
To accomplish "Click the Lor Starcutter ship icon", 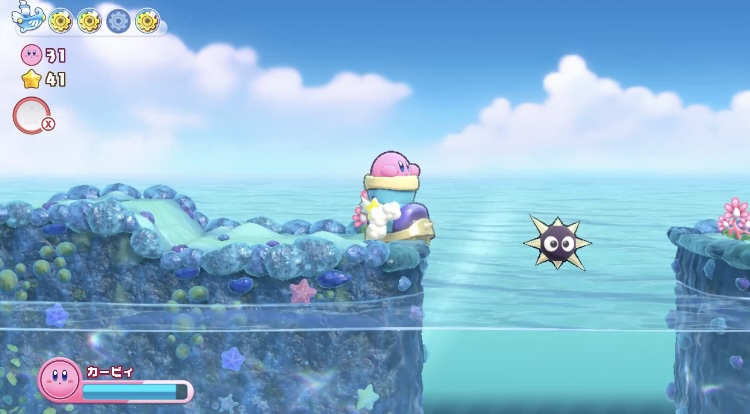I will [x=27, y=20].
